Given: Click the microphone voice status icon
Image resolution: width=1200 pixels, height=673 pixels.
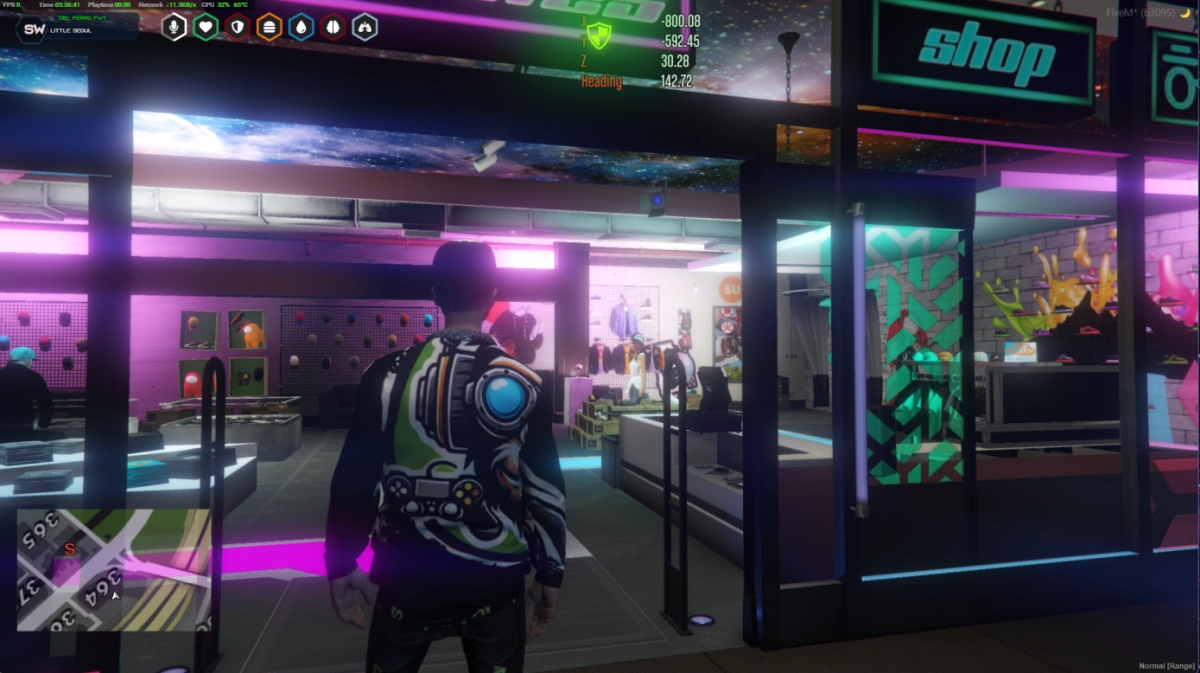Looking at the screenshot, I should pos(175,27).
